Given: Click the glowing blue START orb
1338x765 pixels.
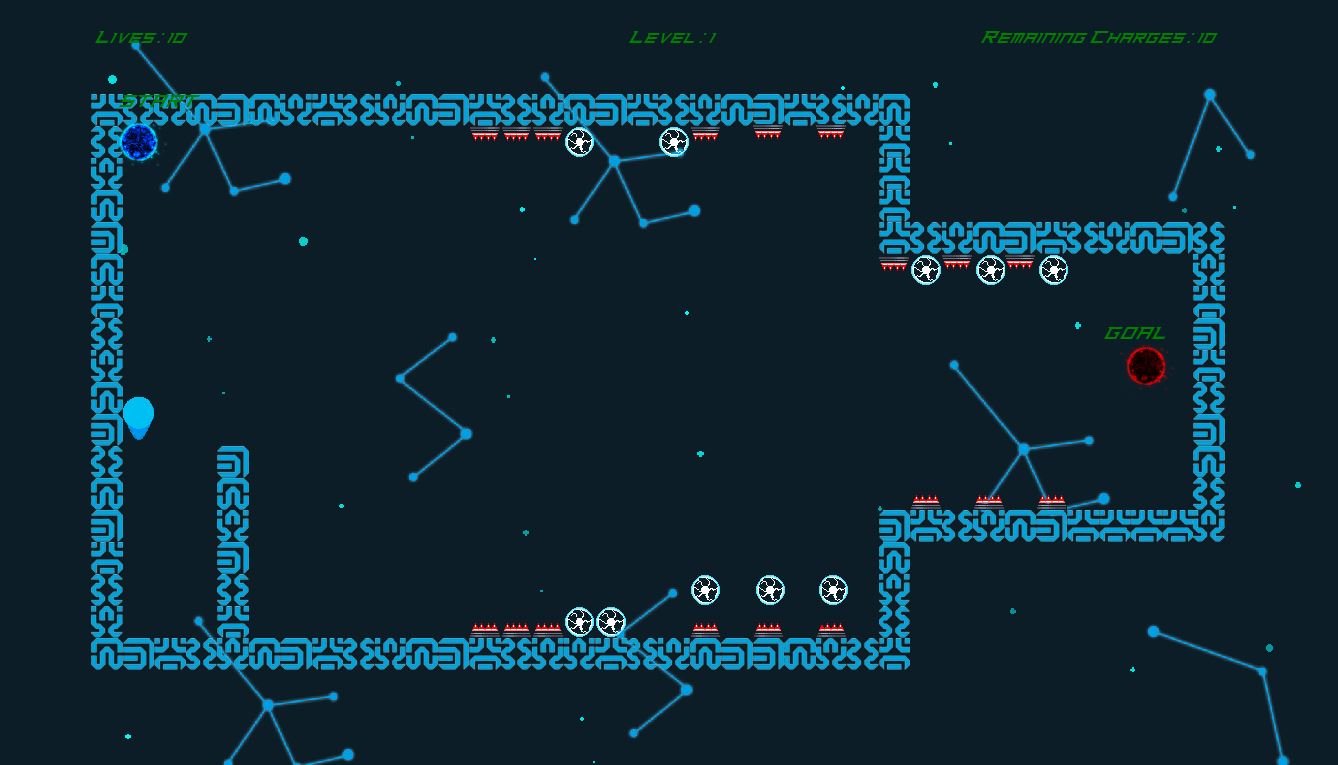Looking at the screenshot, I should click(138, 143).
